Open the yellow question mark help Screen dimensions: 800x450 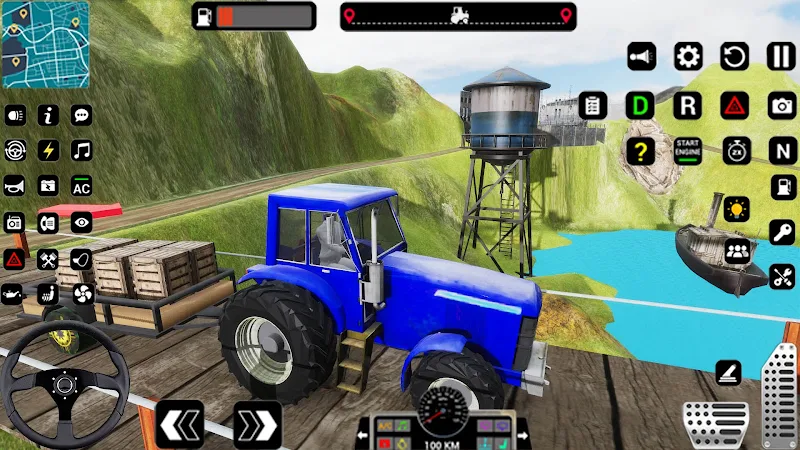tap(640, 152)
